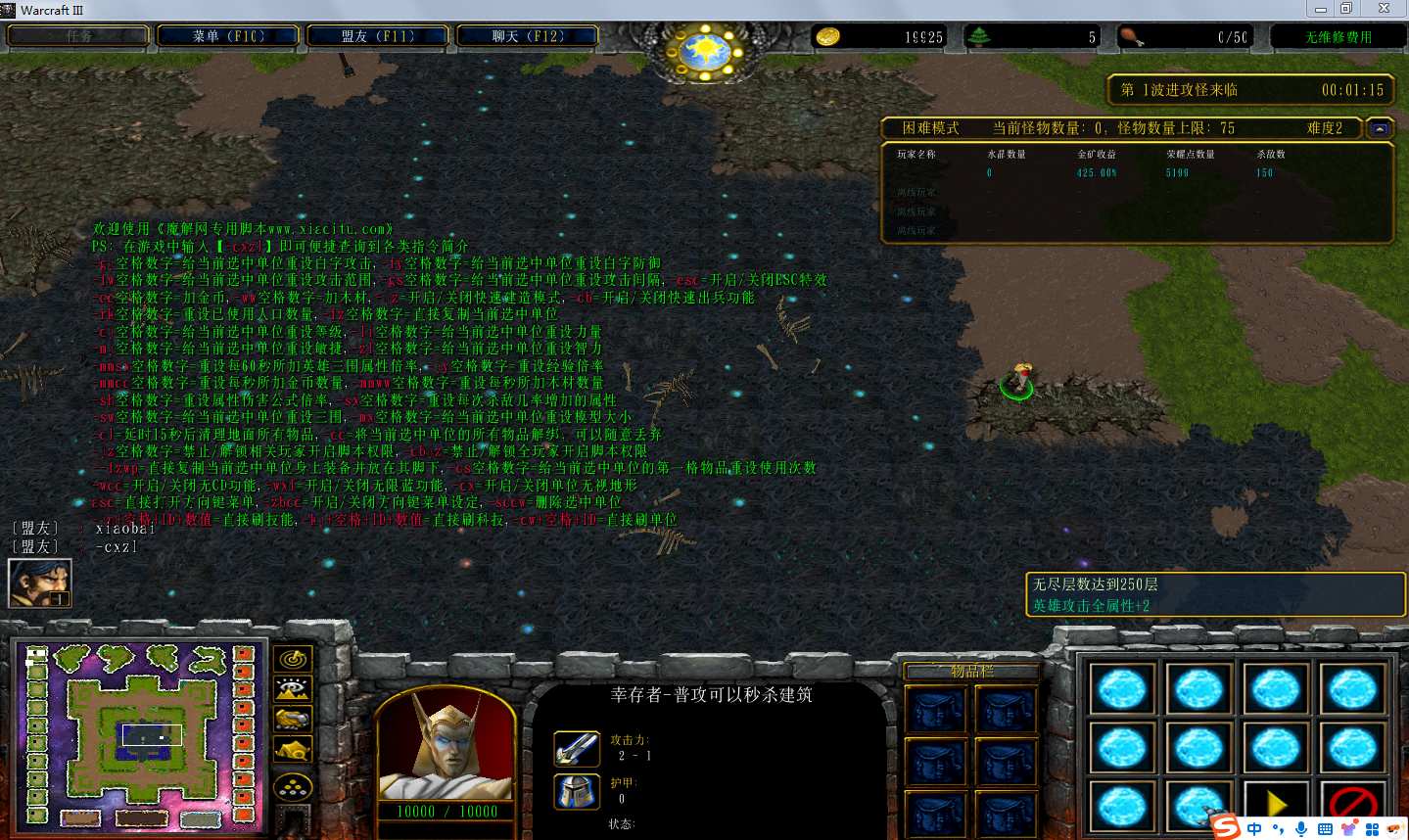Open the 聊天 (F12) chat log

[528, 36]
